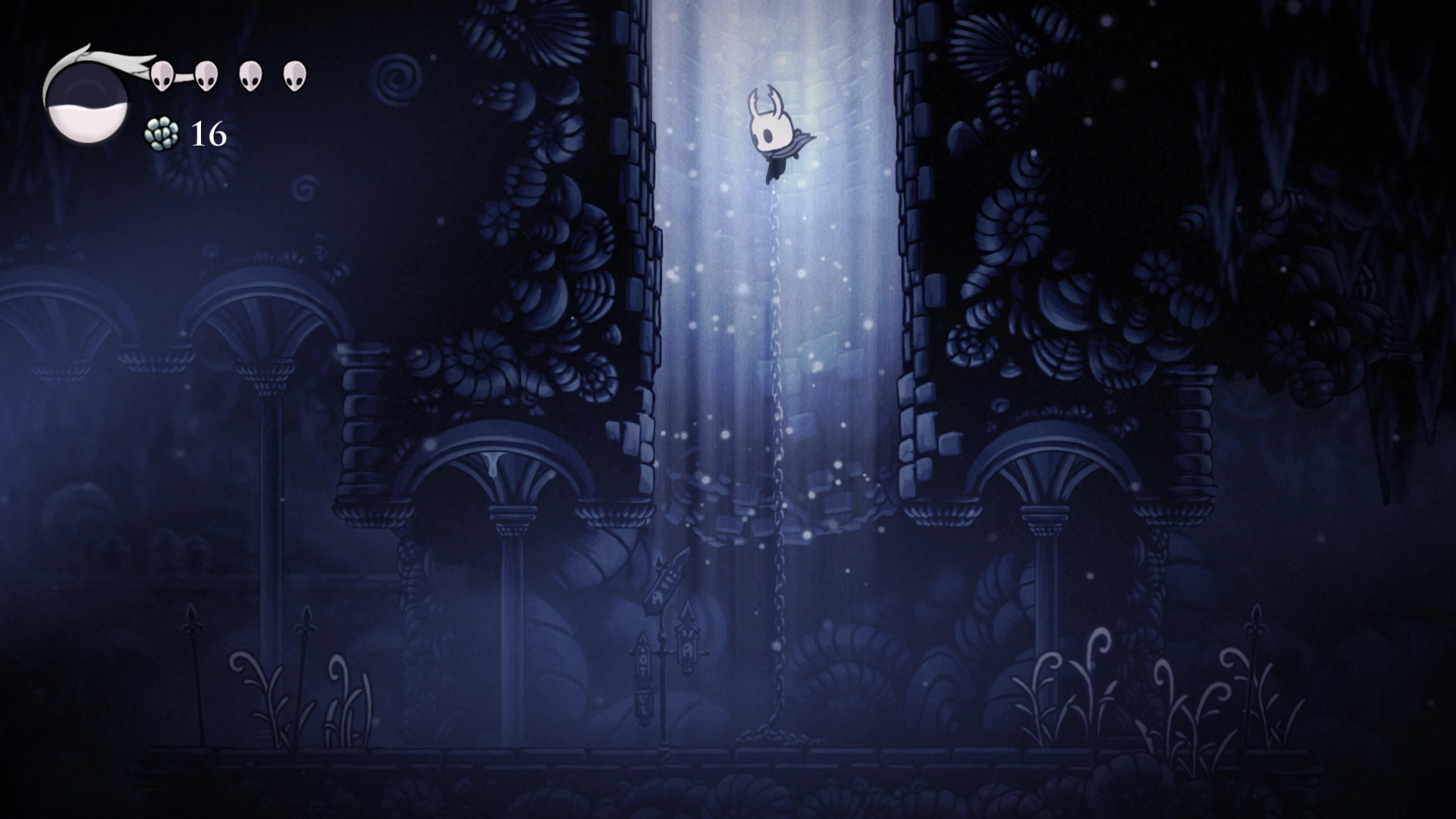This screenshot has height=819, width=1456.
Task: Click the street lamp sign near the fence
Action: tap(662, 652)
